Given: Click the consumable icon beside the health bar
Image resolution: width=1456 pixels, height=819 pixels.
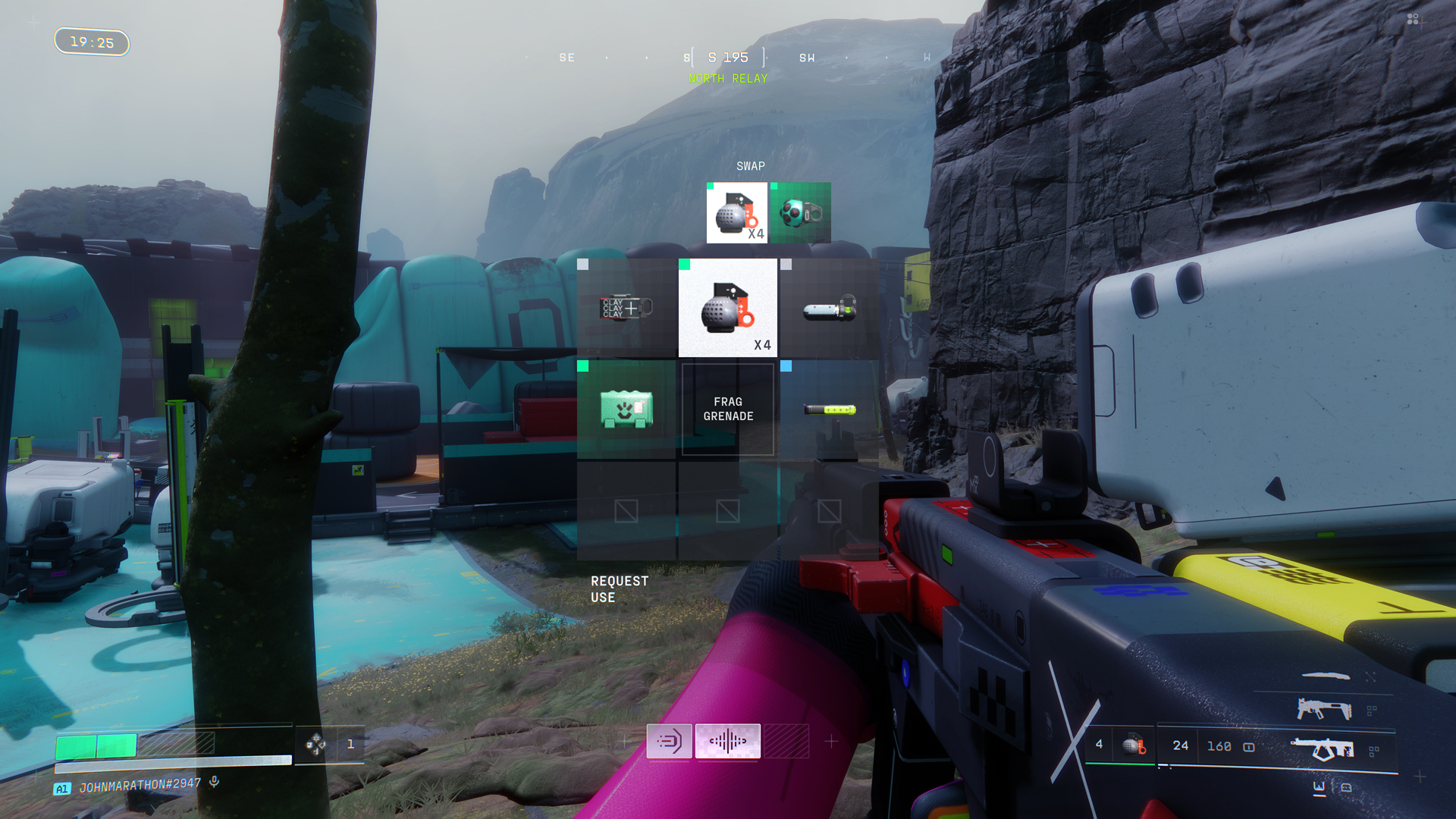Looking at the screenshot, I should pos(315,744).
